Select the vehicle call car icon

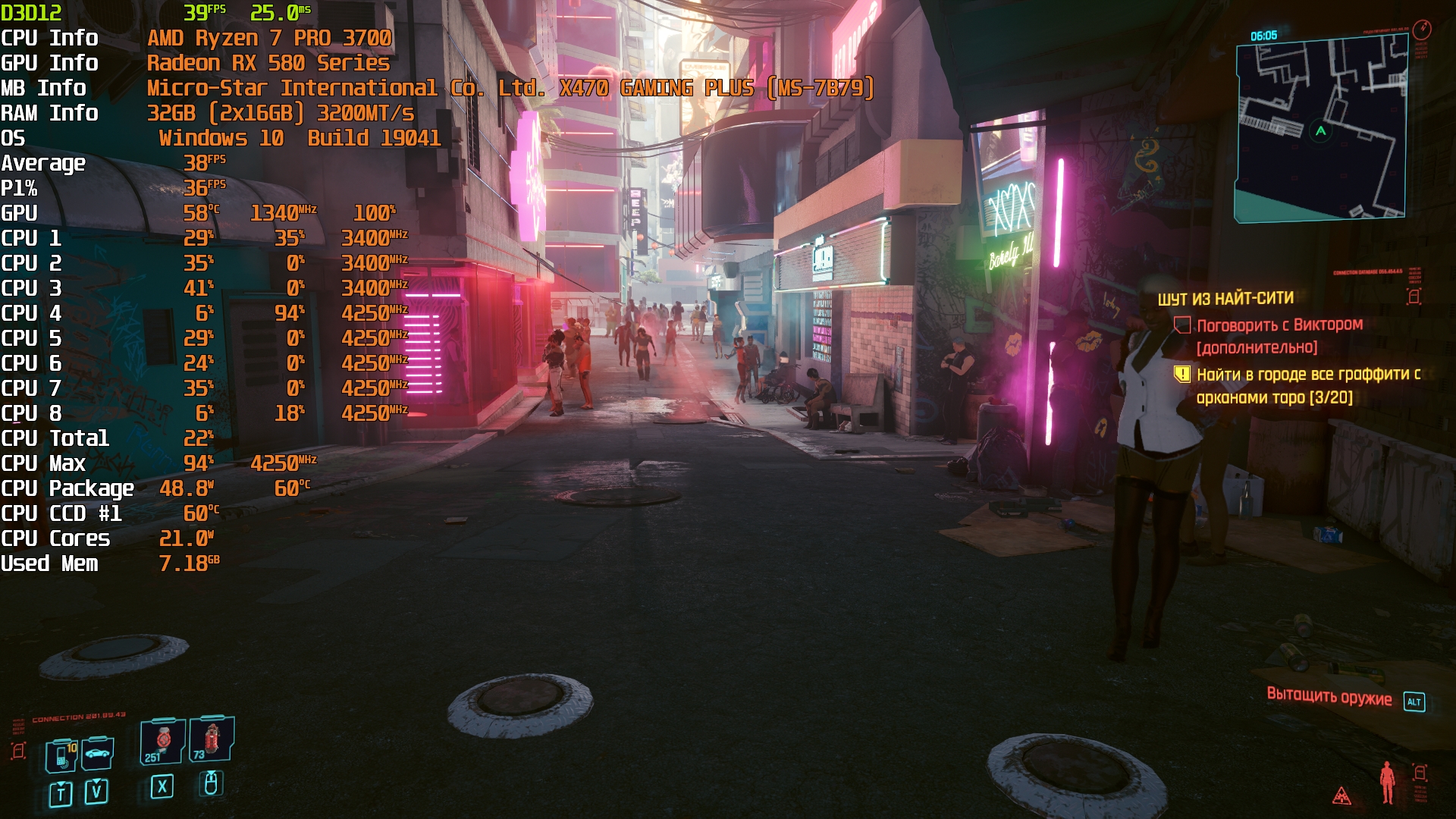98,753
